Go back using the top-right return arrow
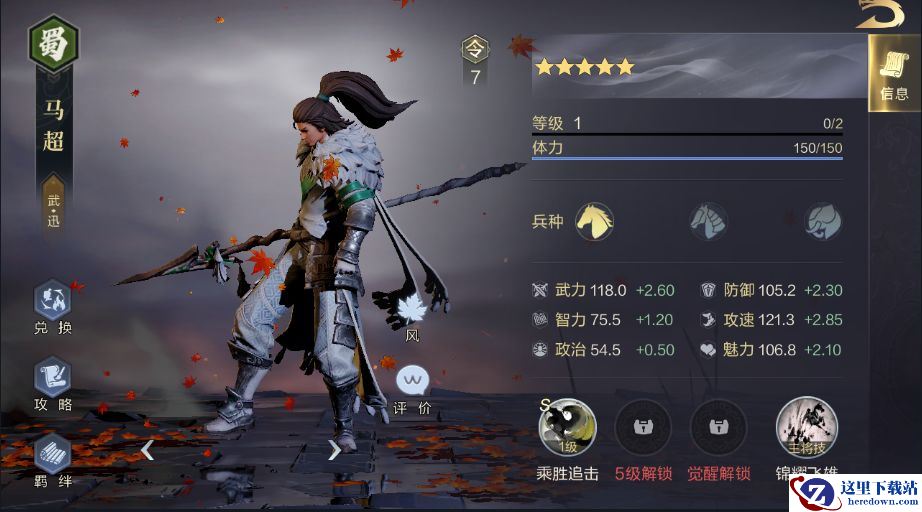 pyautogui.click(x=880, y=14)
